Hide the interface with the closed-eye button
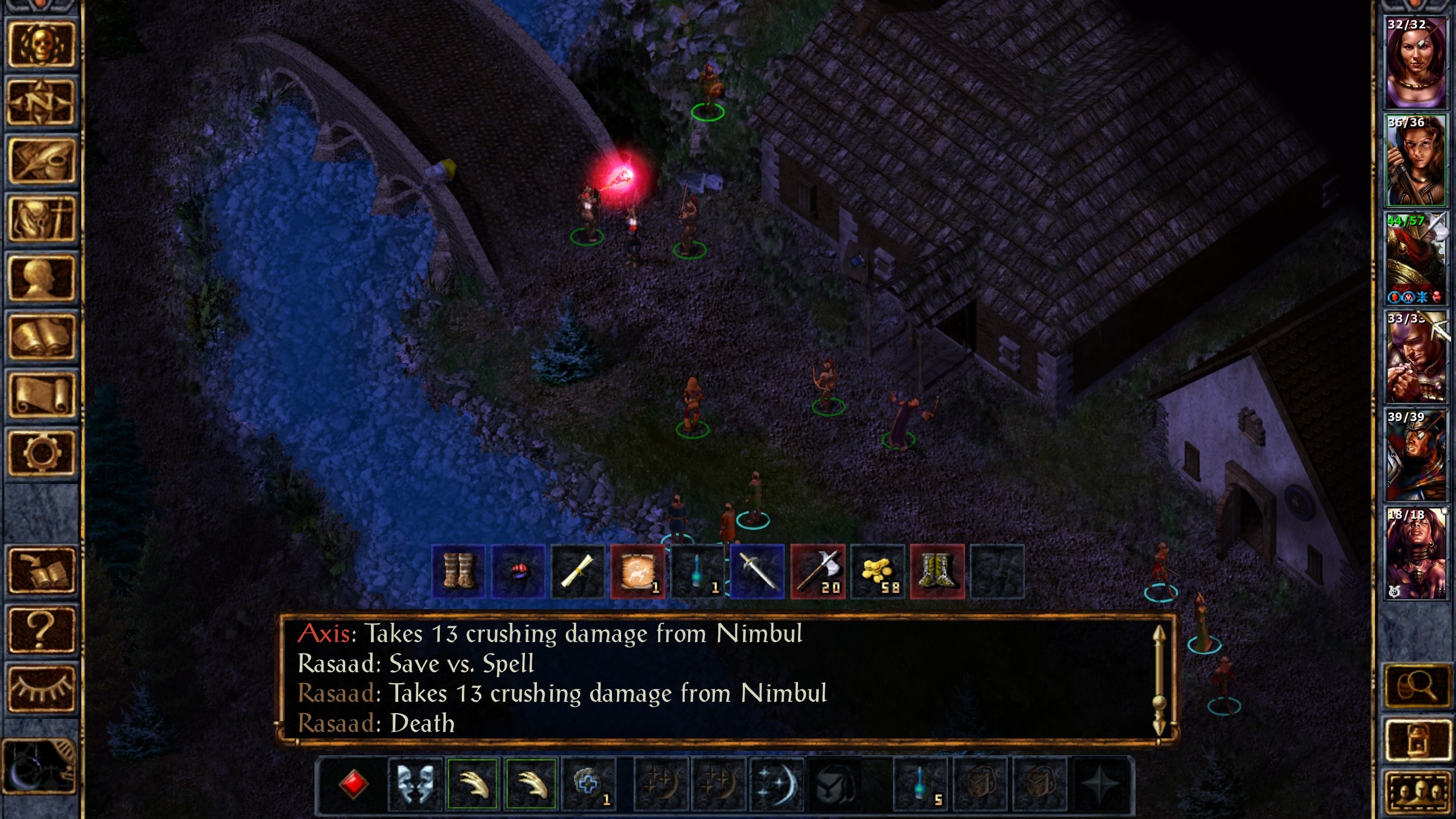This screenshot has height=819, width=1456. pos(40,688)
